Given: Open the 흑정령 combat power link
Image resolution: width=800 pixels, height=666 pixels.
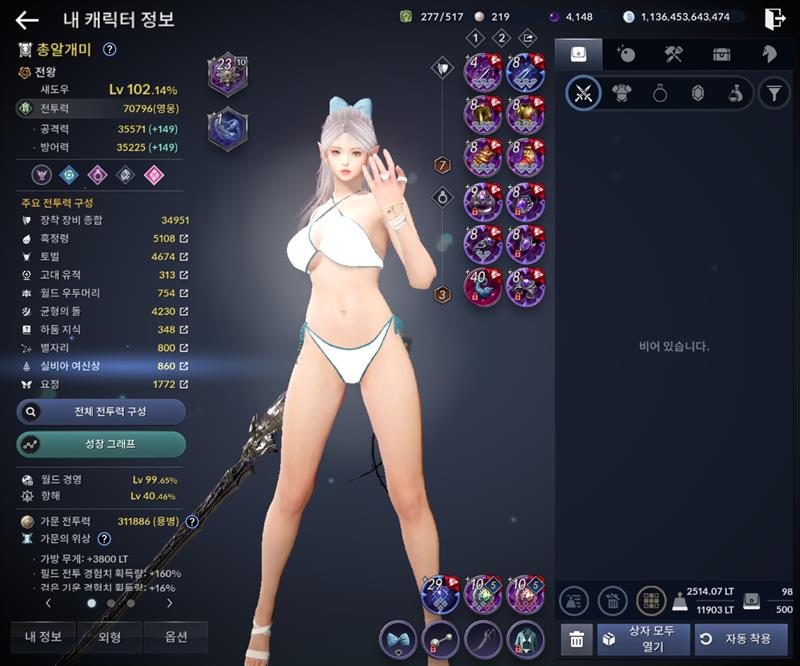Looking at the screenshot, I should (x=184, y=239).
